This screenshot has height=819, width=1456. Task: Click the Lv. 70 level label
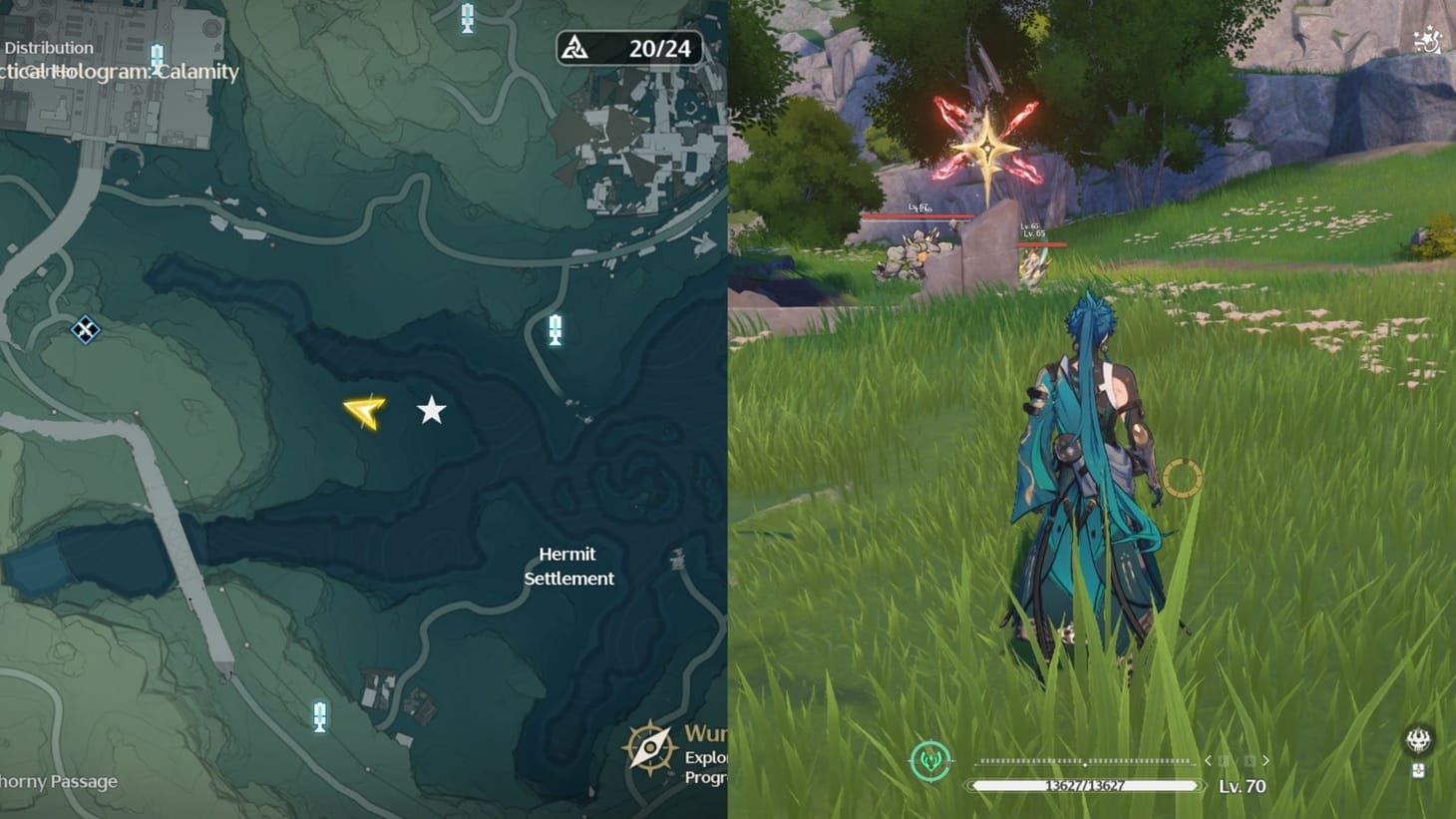pyautogui.click(x=1241, y=786)
